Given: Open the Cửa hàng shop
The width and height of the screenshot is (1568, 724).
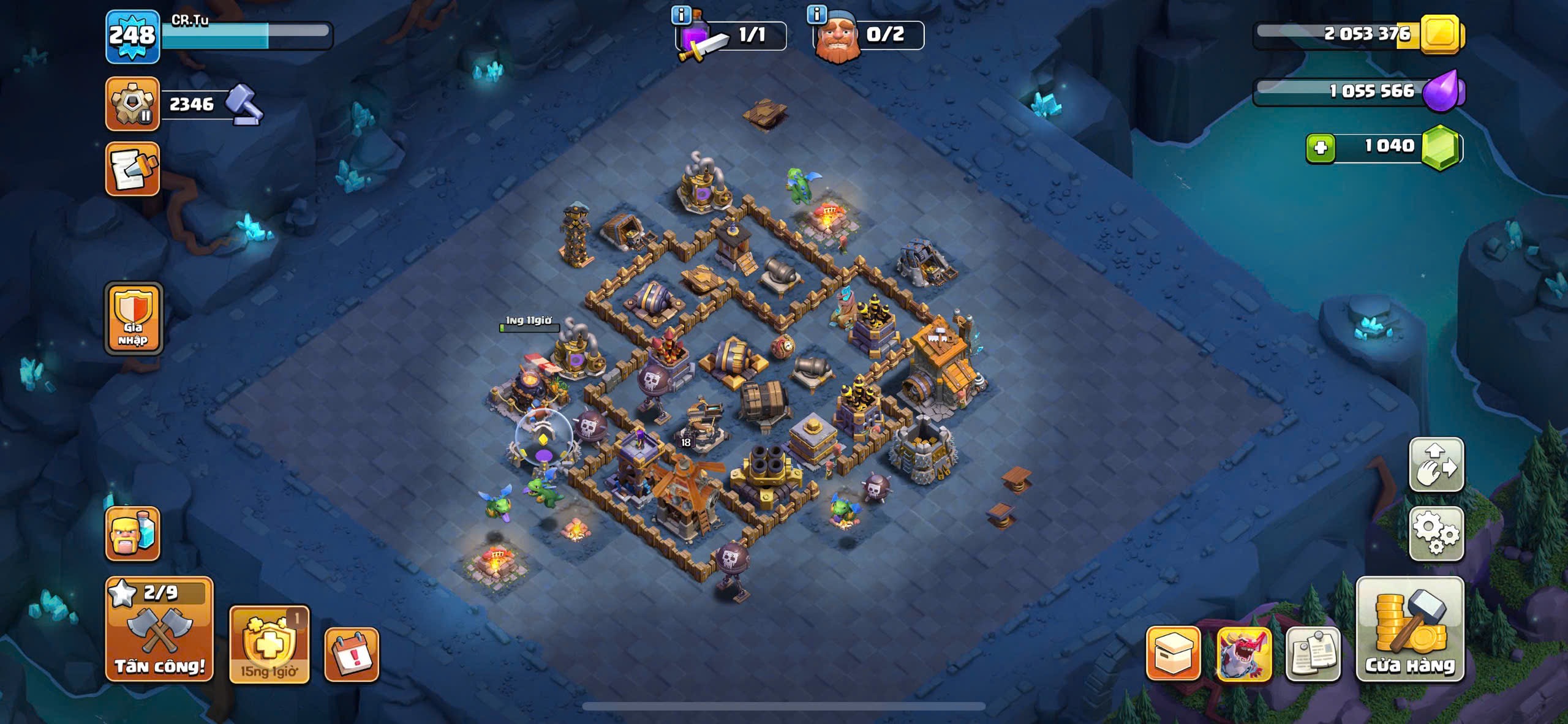Looking at the screenshot, I should pos(1410,629).
